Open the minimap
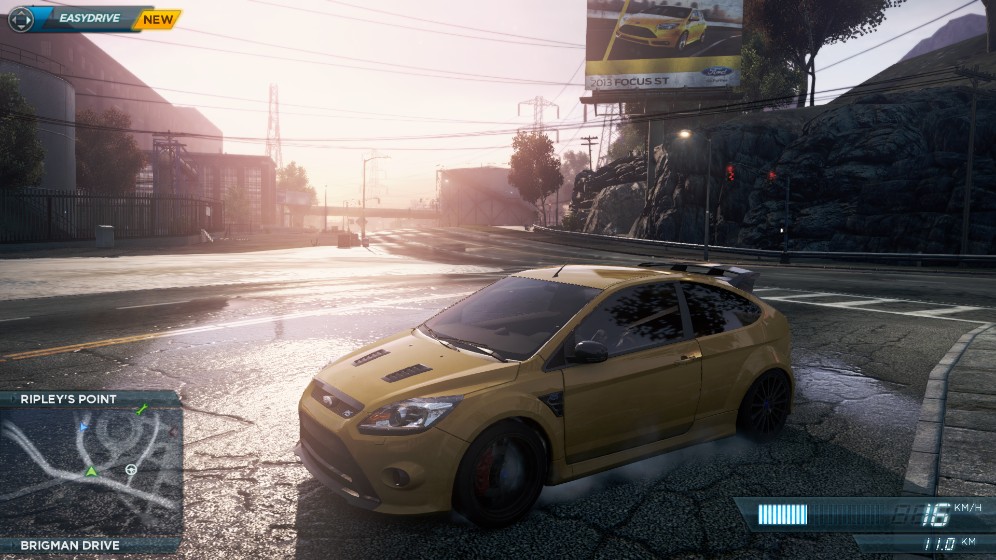Image resolution: width=996 pixels, height=560 pixels. click(90, 471)
